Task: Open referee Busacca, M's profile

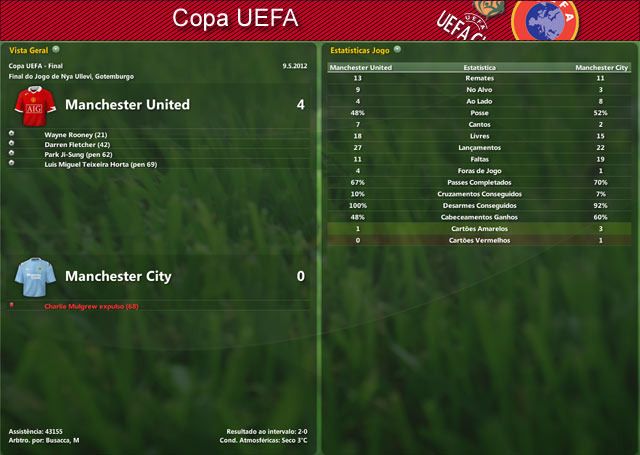Action: [x=61, y=440]
